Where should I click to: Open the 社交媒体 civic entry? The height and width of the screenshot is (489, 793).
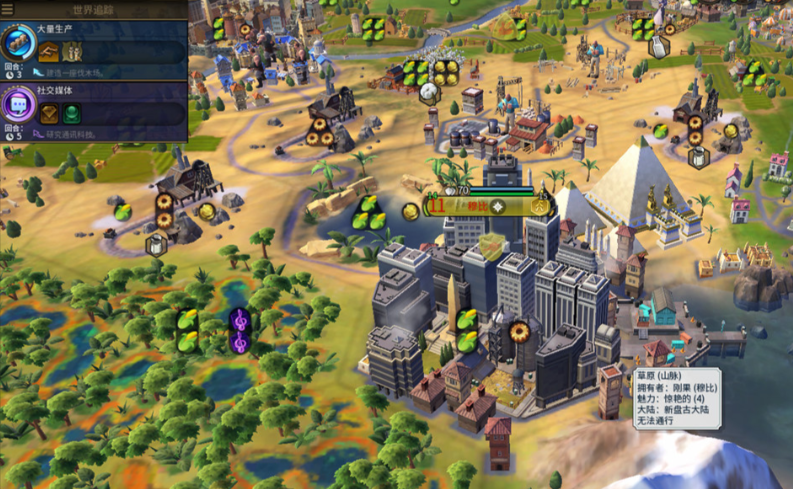(94, 112)
